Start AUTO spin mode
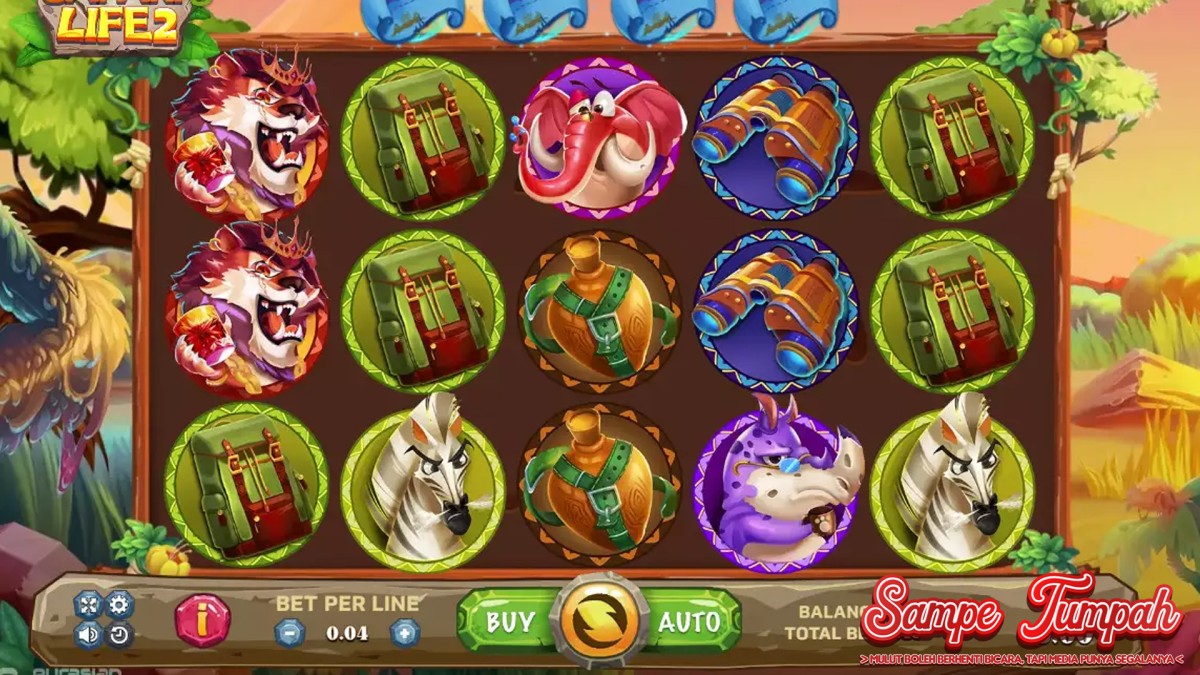This screenshot has height=675, width=1200. coord(689,621)
